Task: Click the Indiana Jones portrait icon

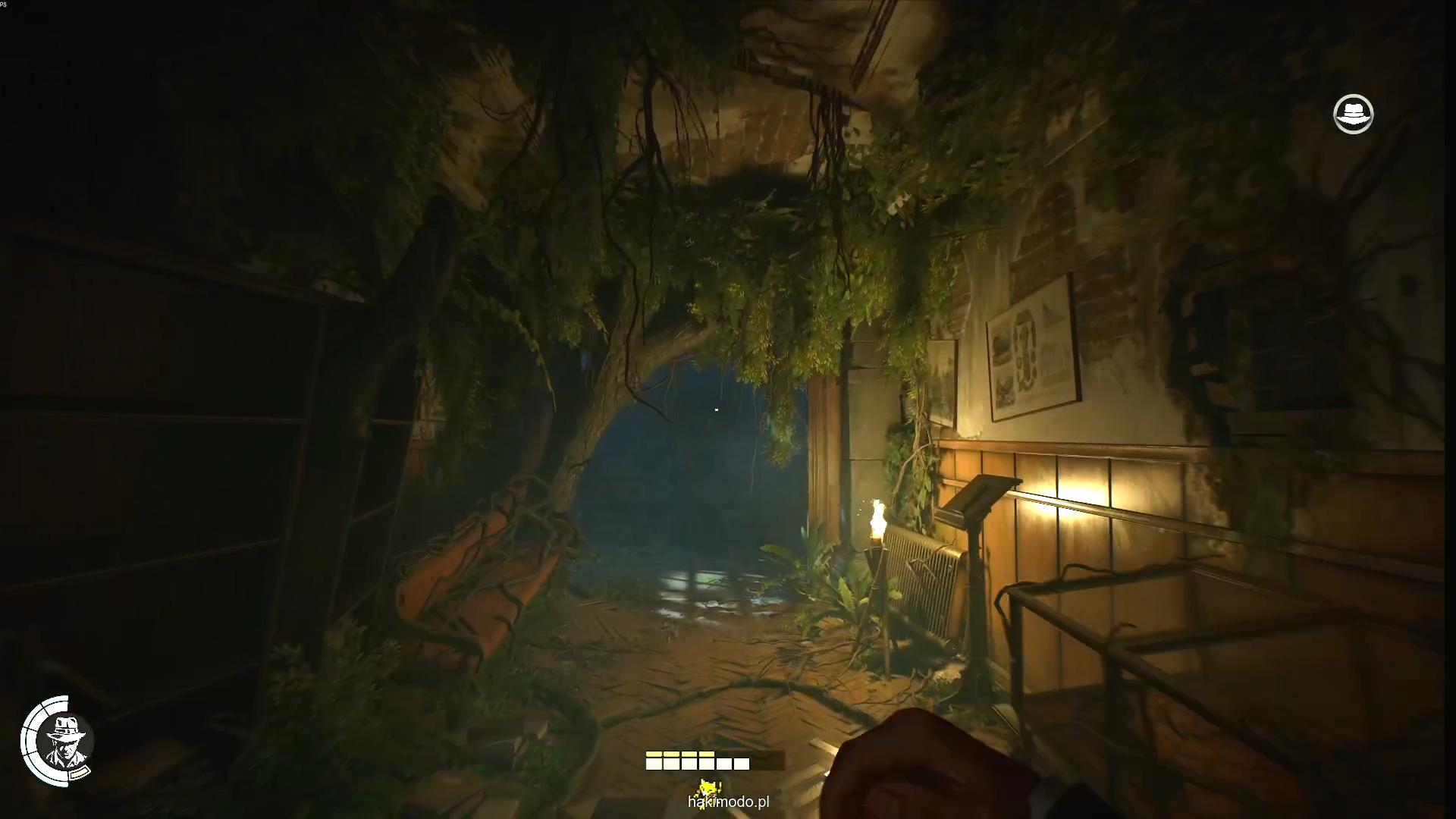Action: tap(59, 741)
